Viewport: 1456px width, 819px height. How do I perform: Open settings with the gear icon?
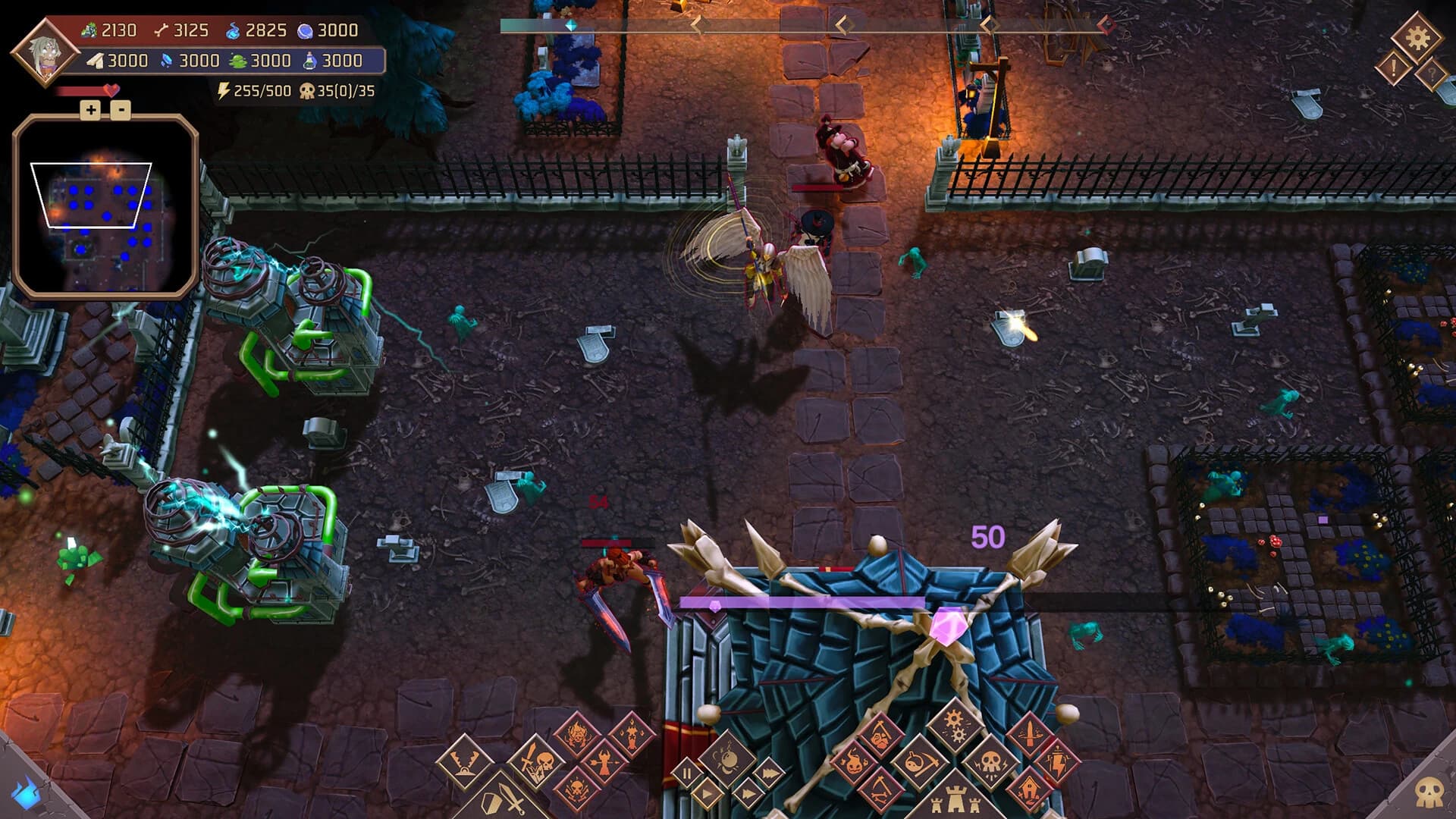(1417, 37)
